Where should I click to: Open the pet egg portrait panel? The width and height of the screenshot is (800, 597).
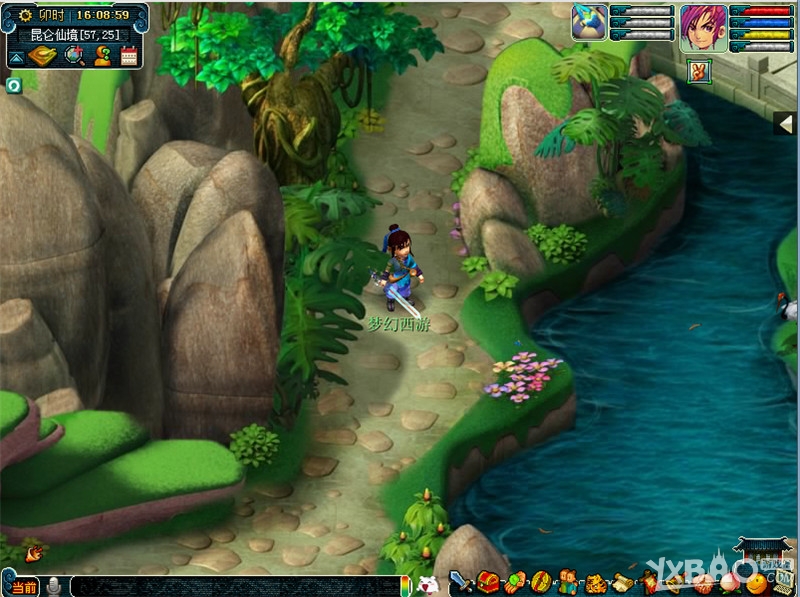589,21
